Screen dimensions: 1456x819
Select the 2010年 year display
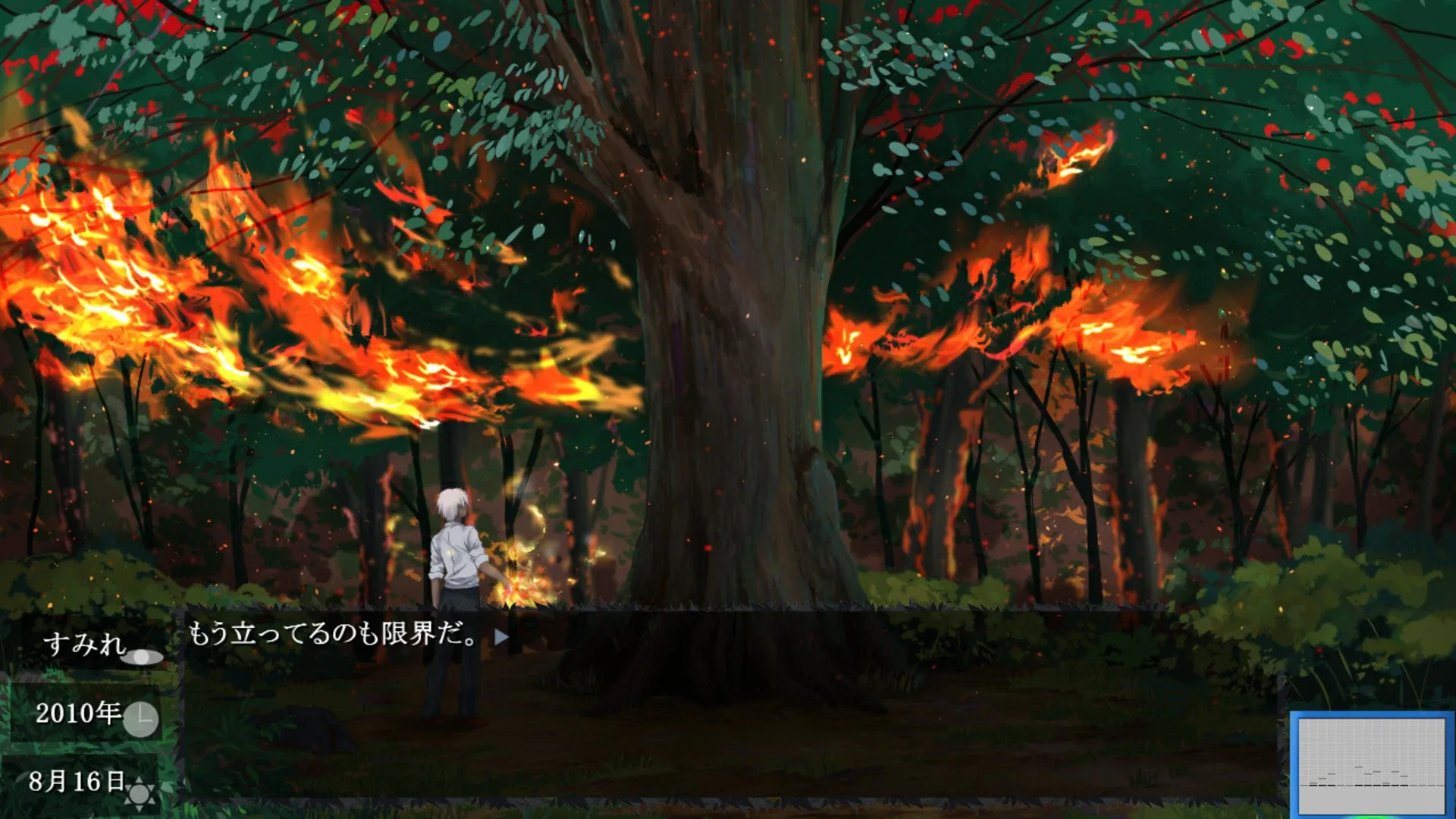[77, 714]
